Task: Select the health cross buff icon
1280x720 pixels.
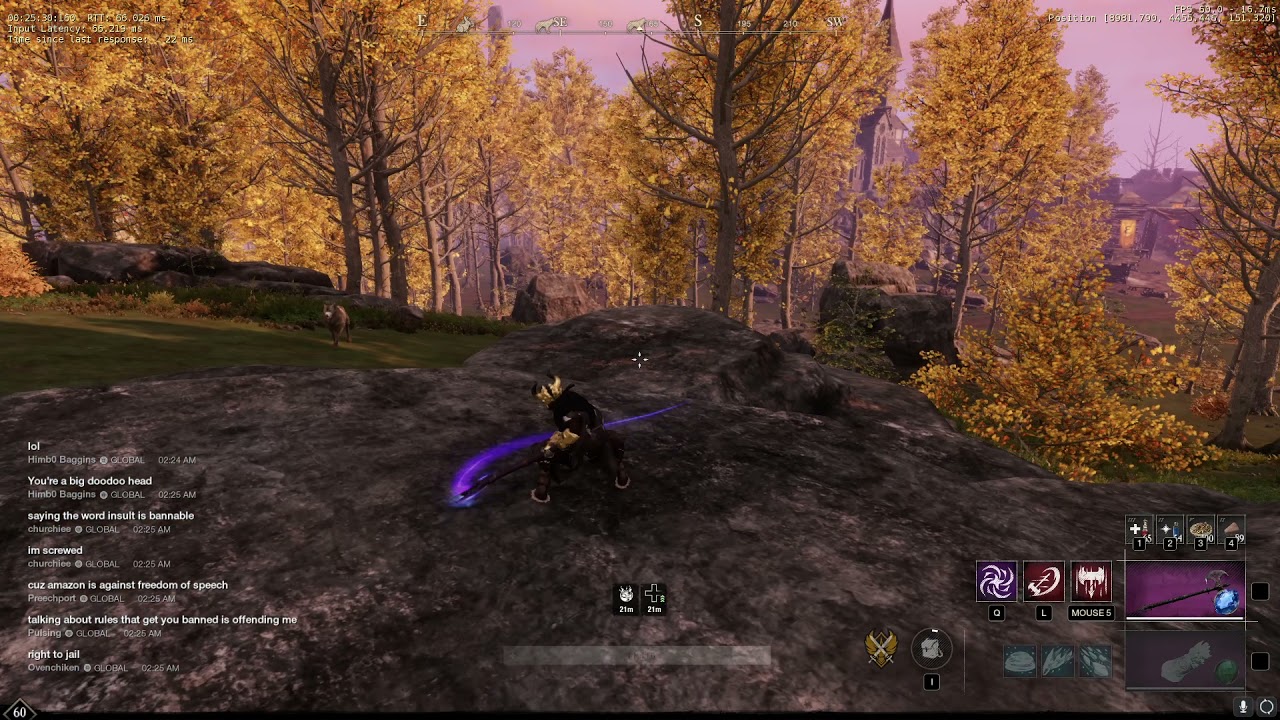Action: pyautogui.click(x=653, y=595)
